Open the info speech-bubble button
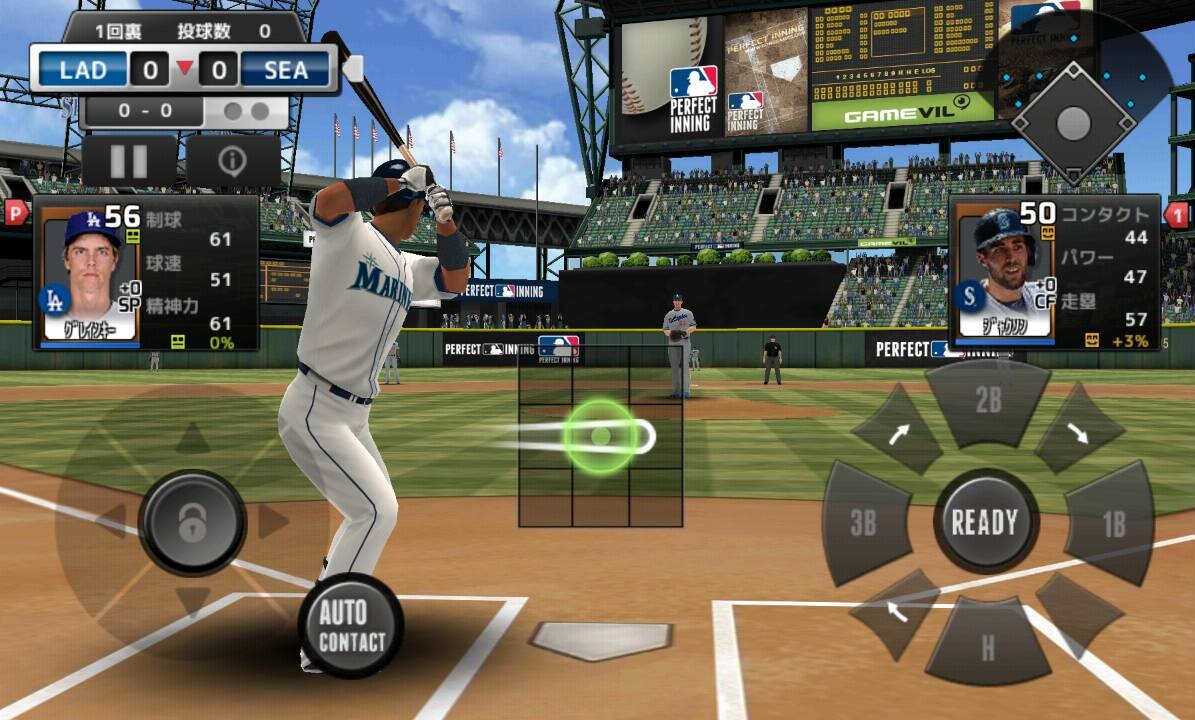Screen dimensions: 1195x720 click(233, 161)
